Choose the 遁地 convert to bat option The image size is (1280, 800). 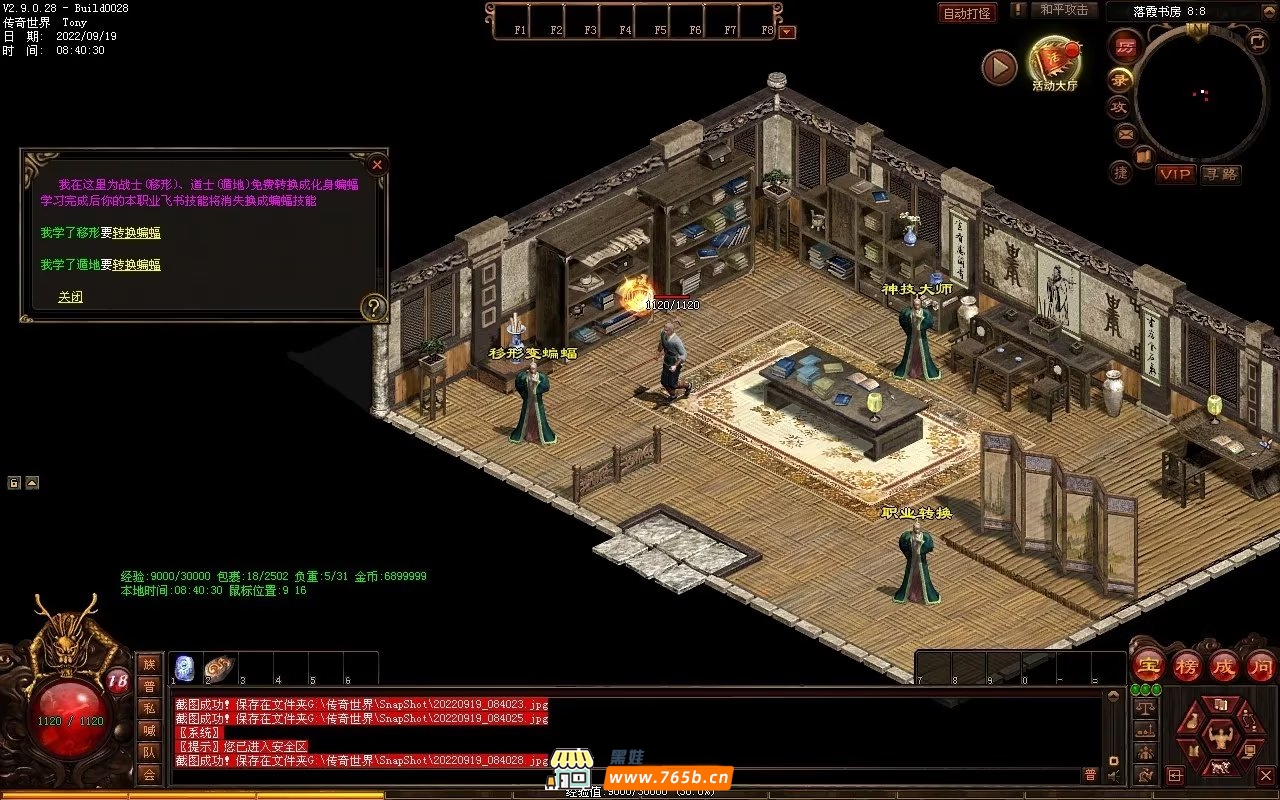136,265
